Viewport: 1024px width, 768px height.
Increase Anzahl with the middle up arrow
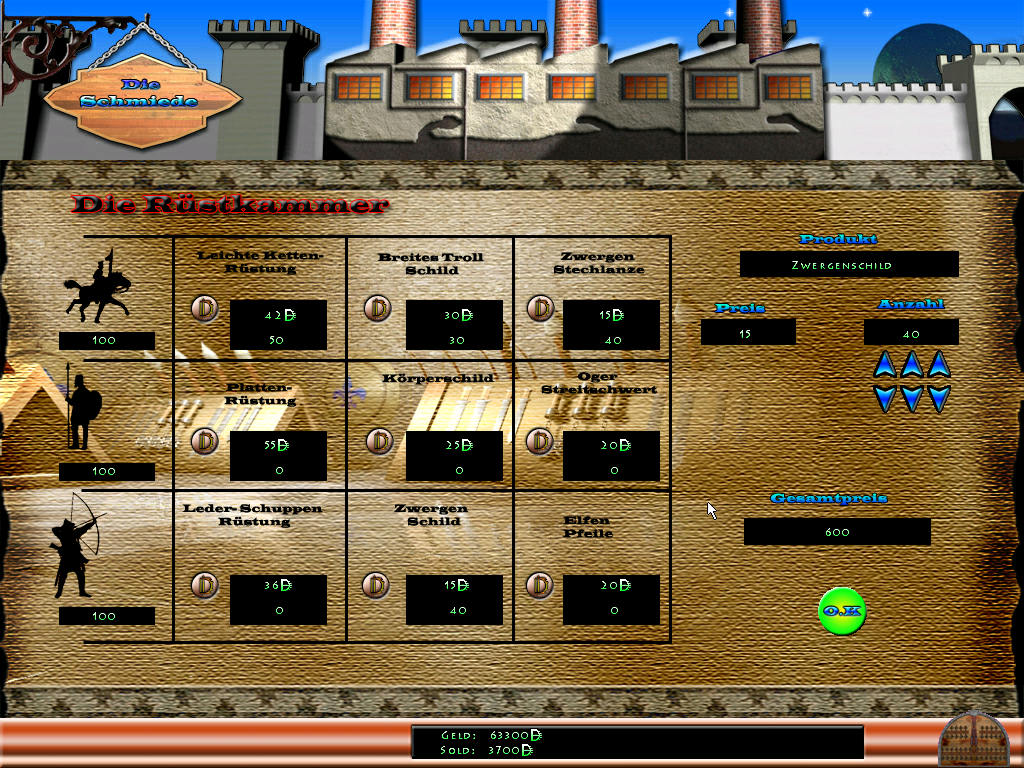pos(911,365)
